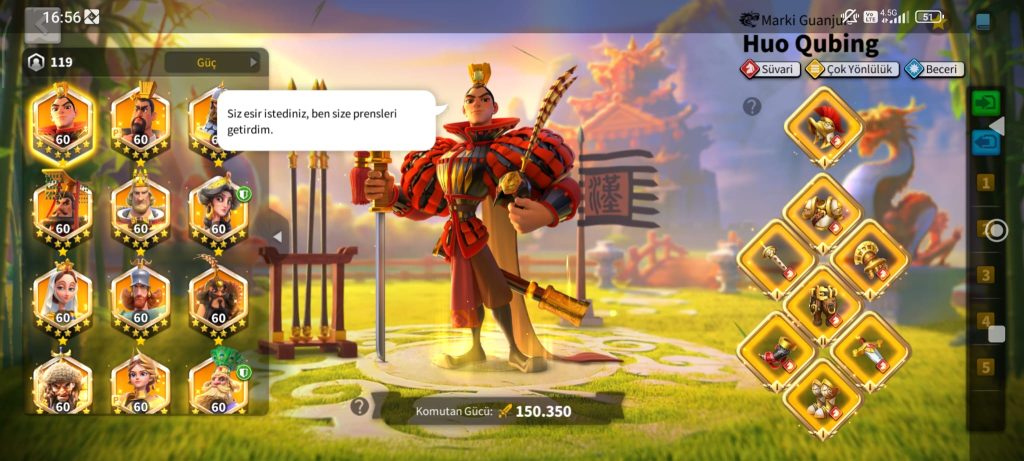Collapse the commander list with the left arrow
1024x461 pixels.
pyautogui.click(x=278, y=237)
